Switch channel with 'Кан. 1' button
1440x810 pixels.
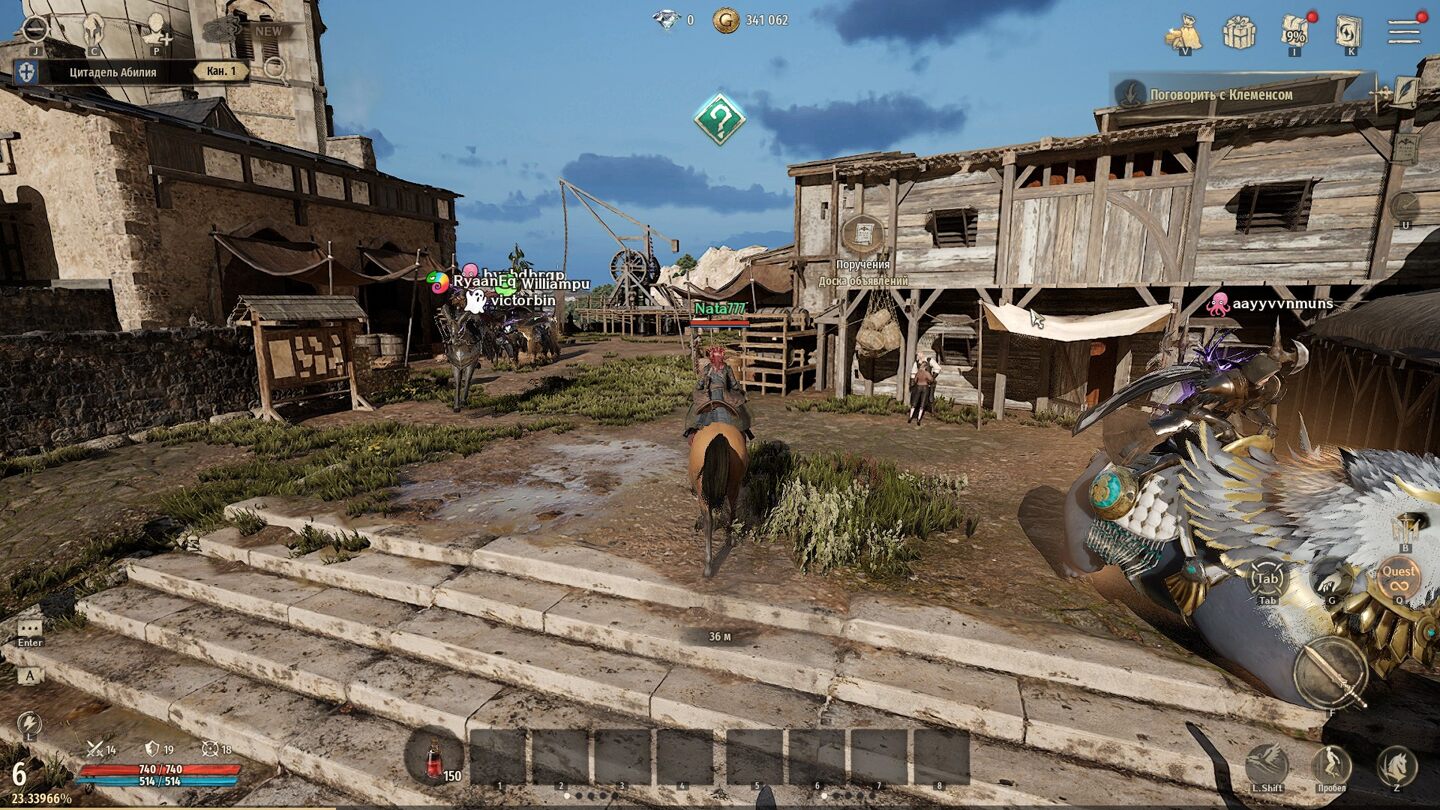coord(221,71)
